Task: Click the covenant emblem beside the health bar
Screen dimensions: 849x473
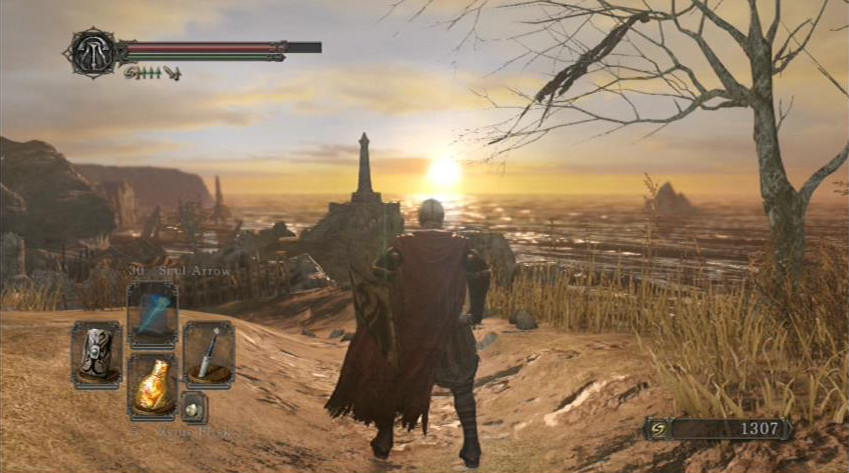Action: pyautogui.click(x=91, y=49)
